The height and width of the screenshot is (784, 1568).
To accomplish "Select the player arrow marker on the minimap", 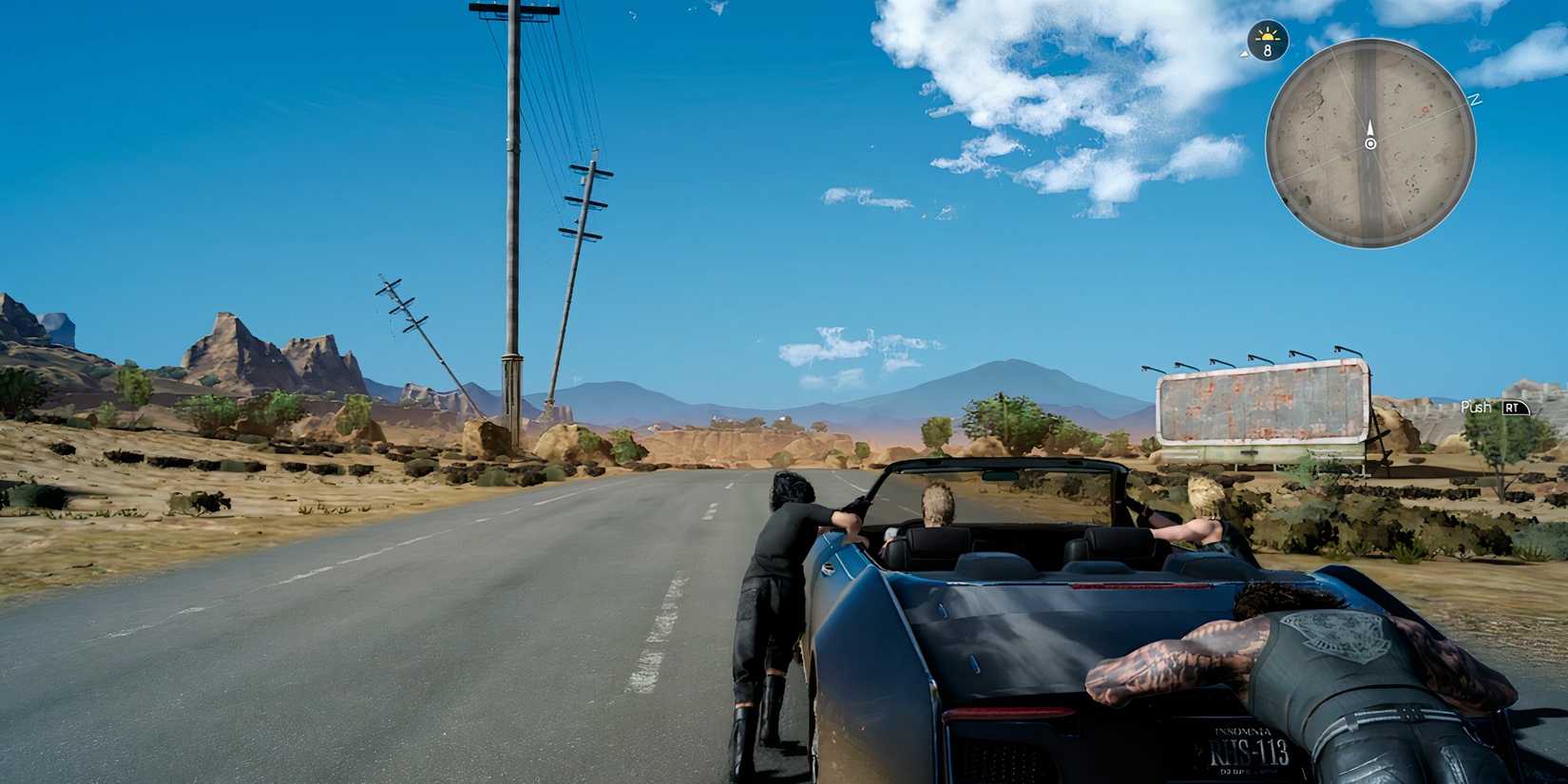I will click(x=1369, y=128).
